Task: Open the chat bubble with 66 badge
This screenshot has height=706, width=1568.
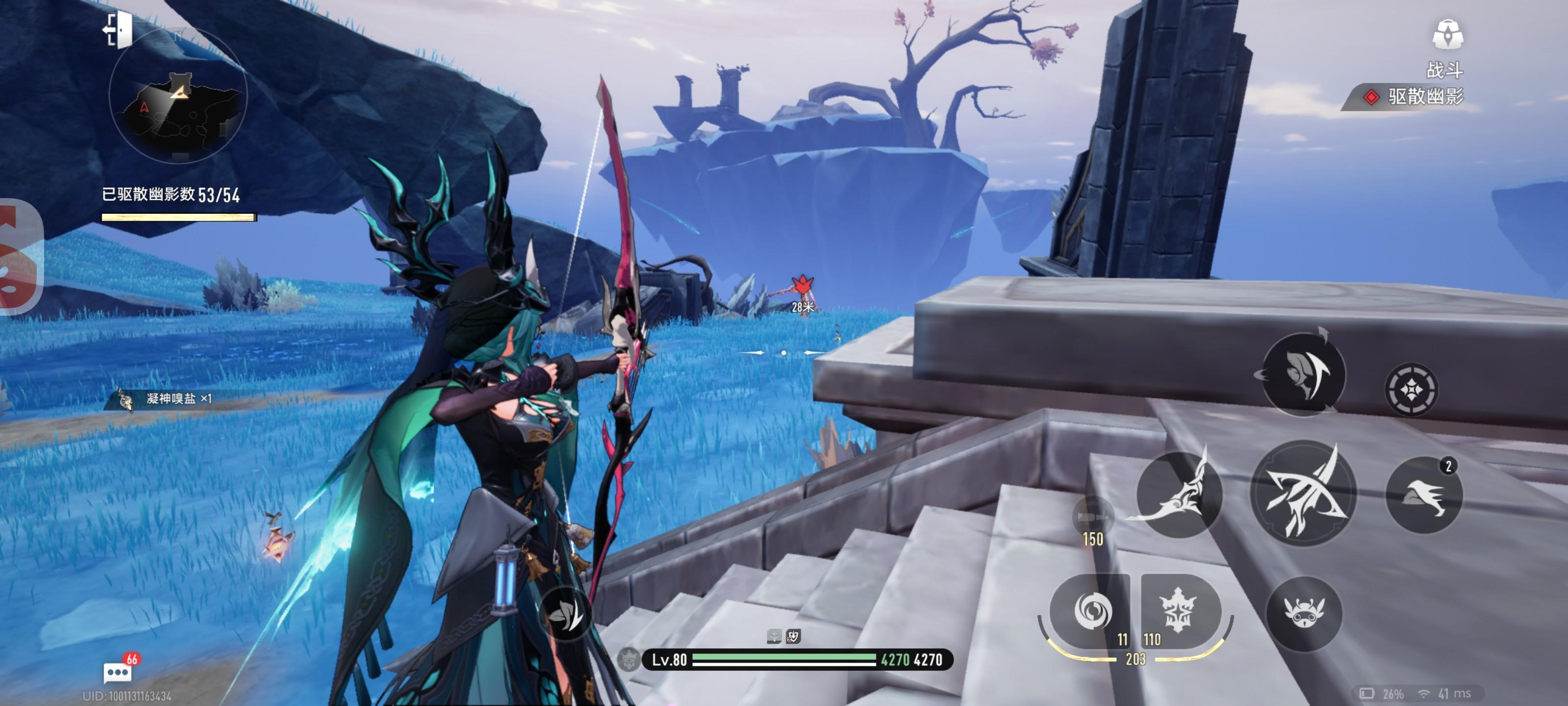Action: click(x=118, y=672)
